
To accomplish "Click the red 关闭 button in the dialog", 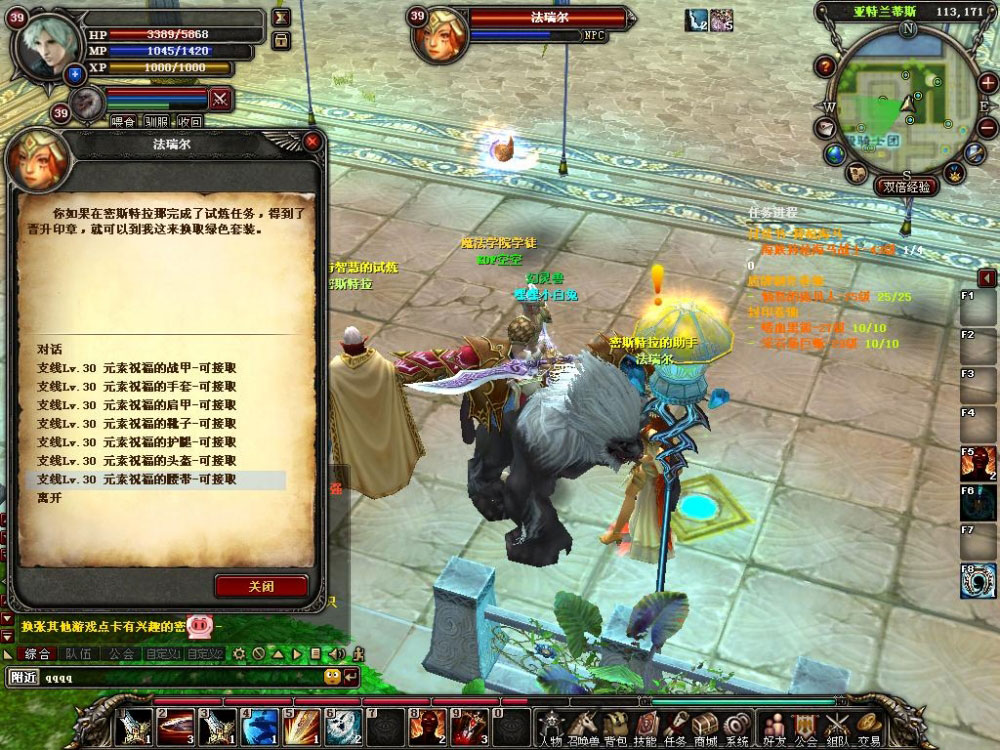I will 260,586.
